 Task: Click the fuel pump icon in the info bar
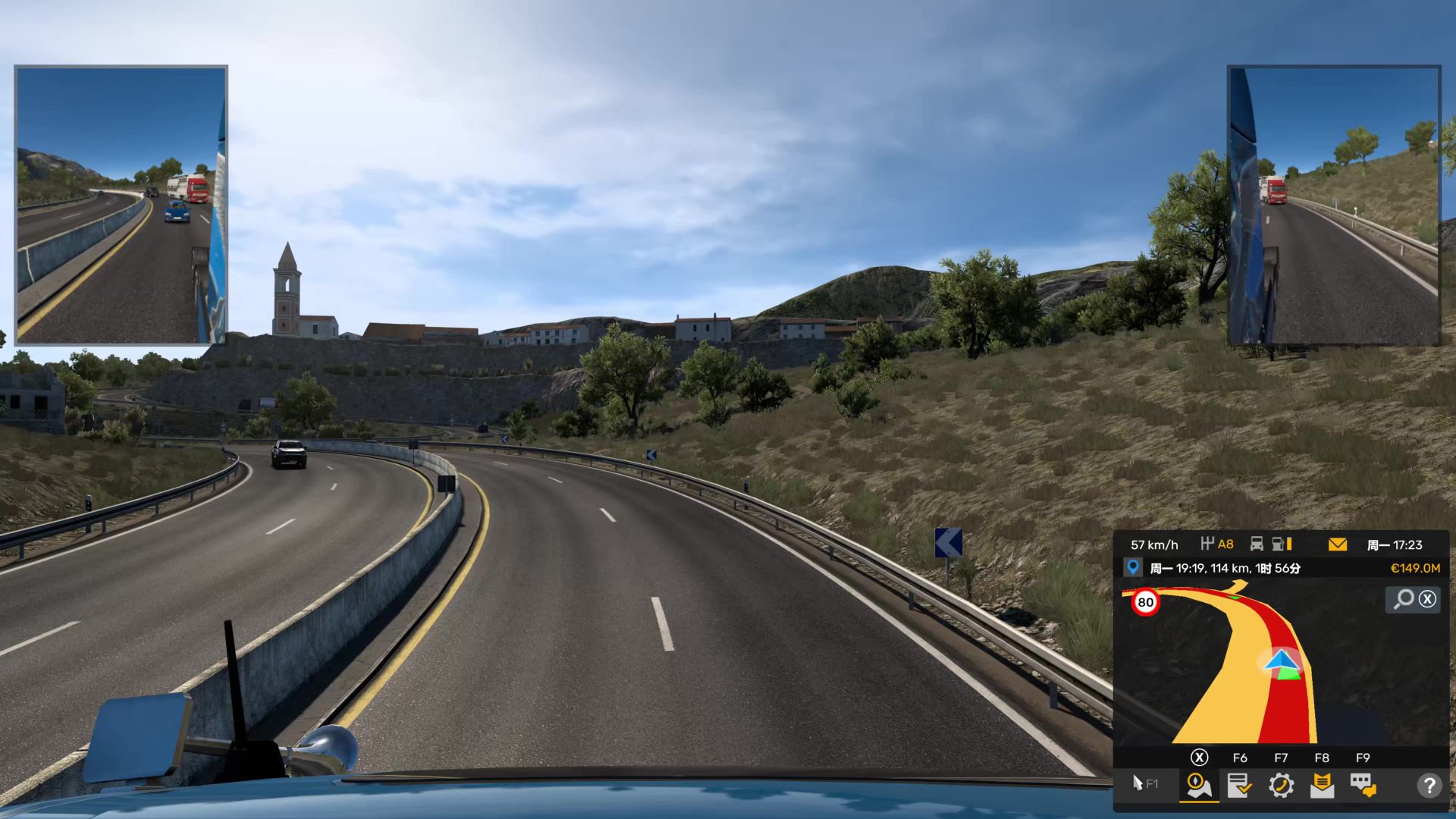[x=1278, y=544]
